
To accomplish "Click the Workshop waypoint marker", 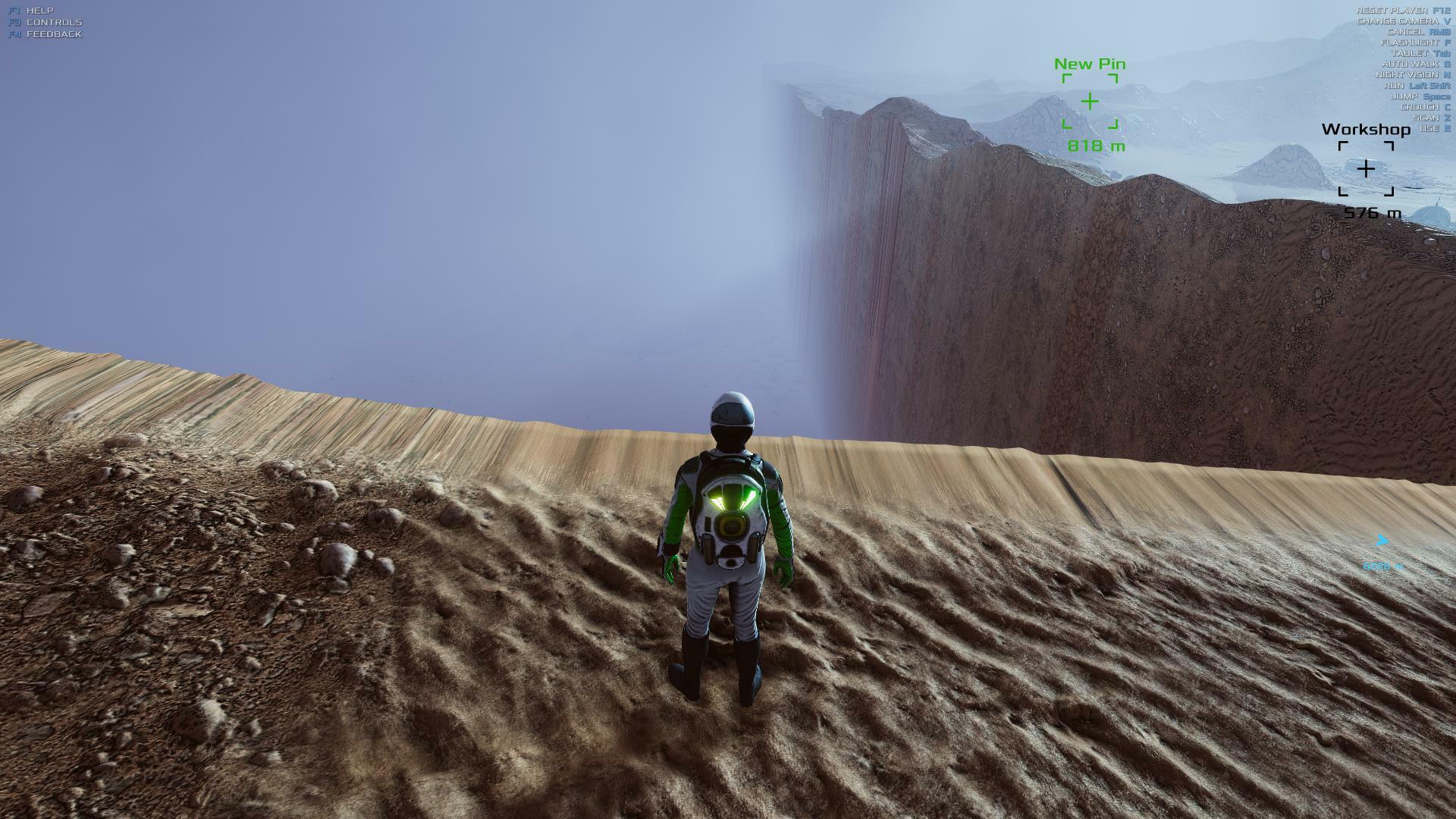I will coord(1366,168).
